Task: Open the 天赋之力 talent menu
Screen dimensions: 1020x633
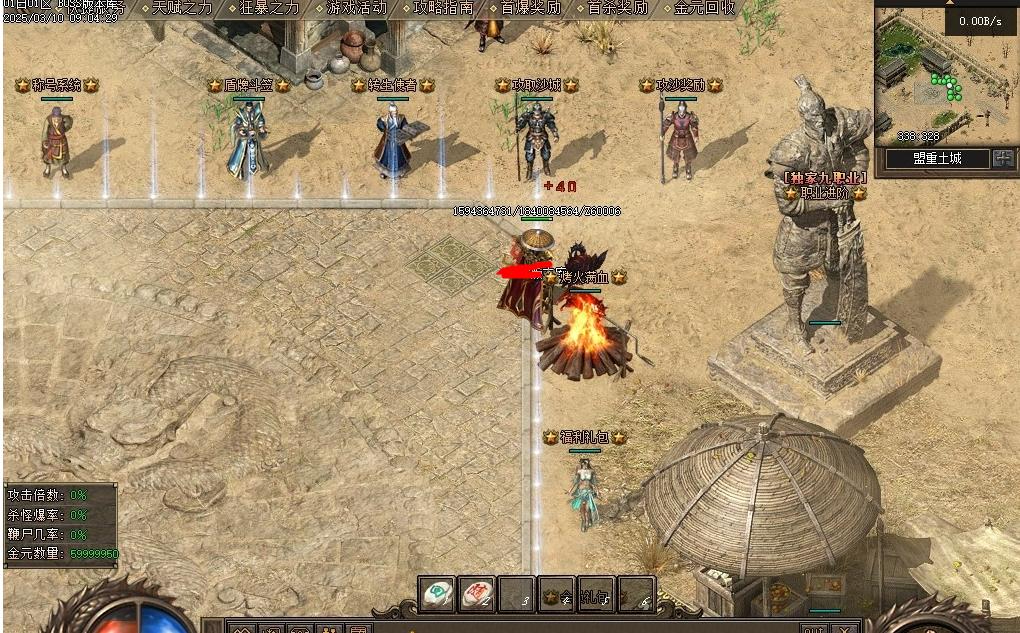Action: point(182,8)
